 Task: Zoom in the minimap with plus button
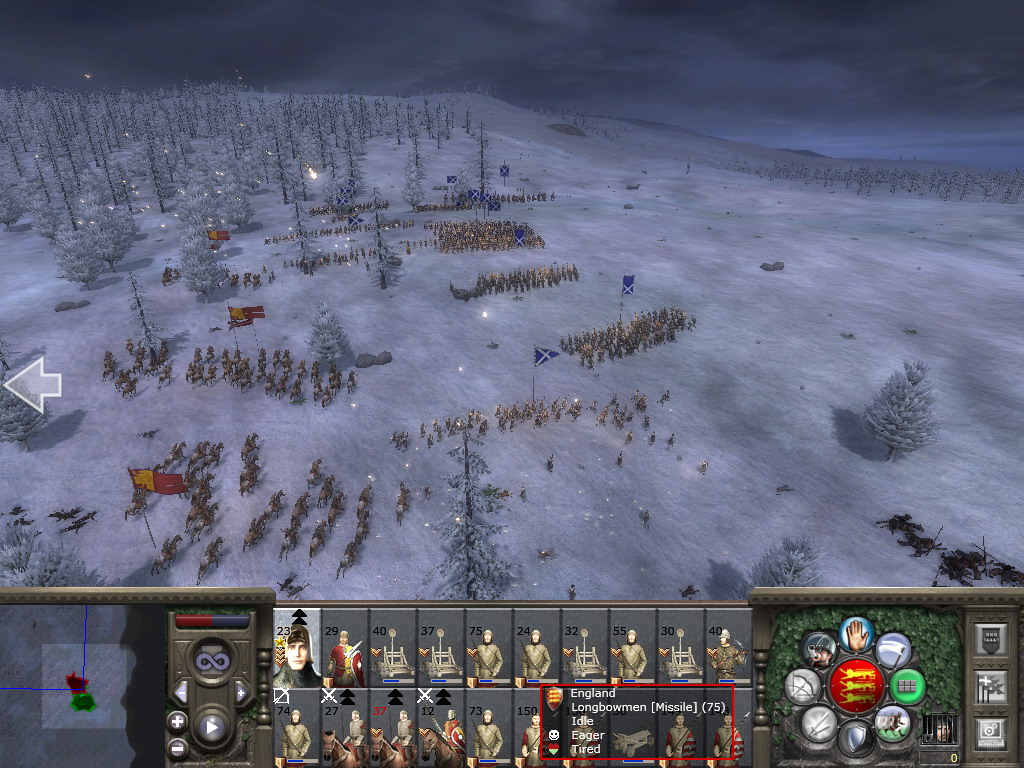(177, 721)
